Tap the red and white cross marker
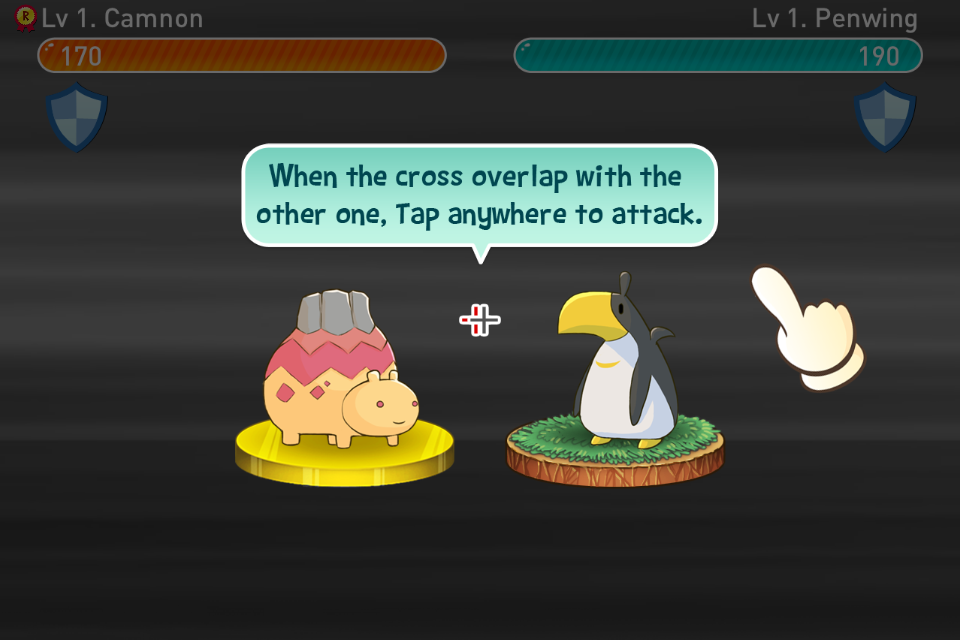This screenshot has width=960, height=640. [x=480, y=320]
